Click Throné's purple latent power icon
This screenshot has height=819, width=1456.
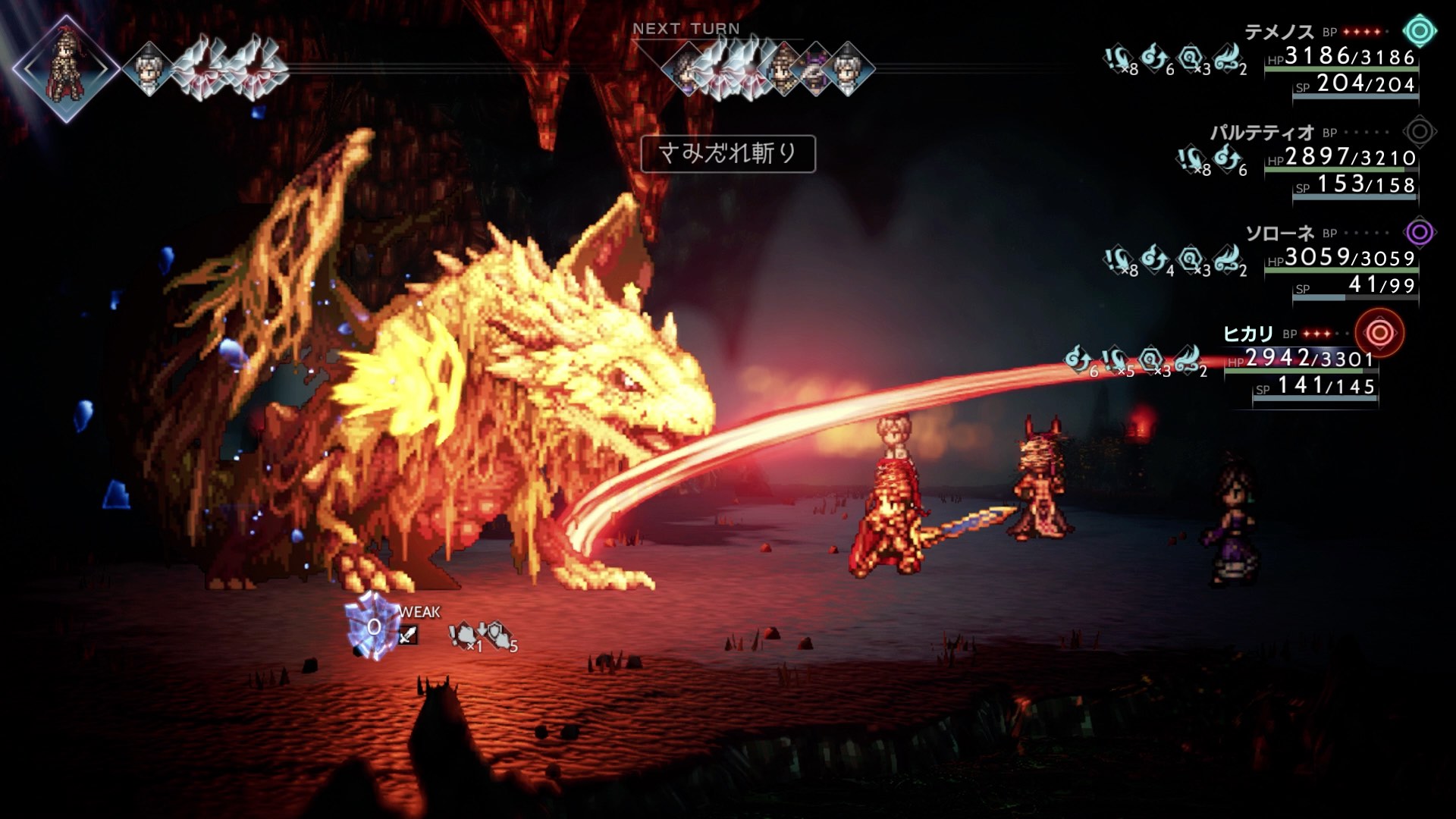tap(1419, 233)
